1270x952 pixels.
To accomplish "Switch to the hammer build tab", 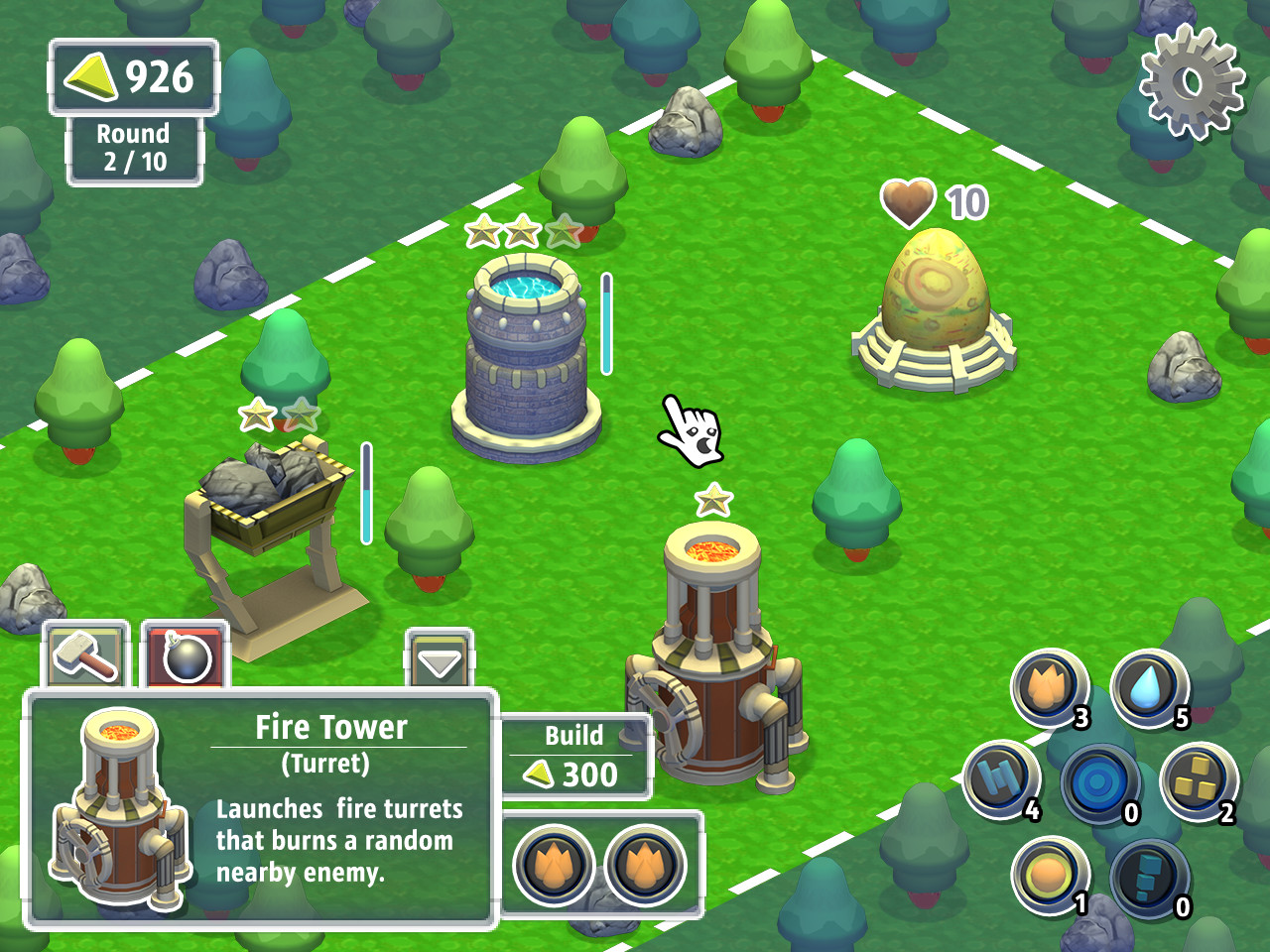I will tap(85, 654).
